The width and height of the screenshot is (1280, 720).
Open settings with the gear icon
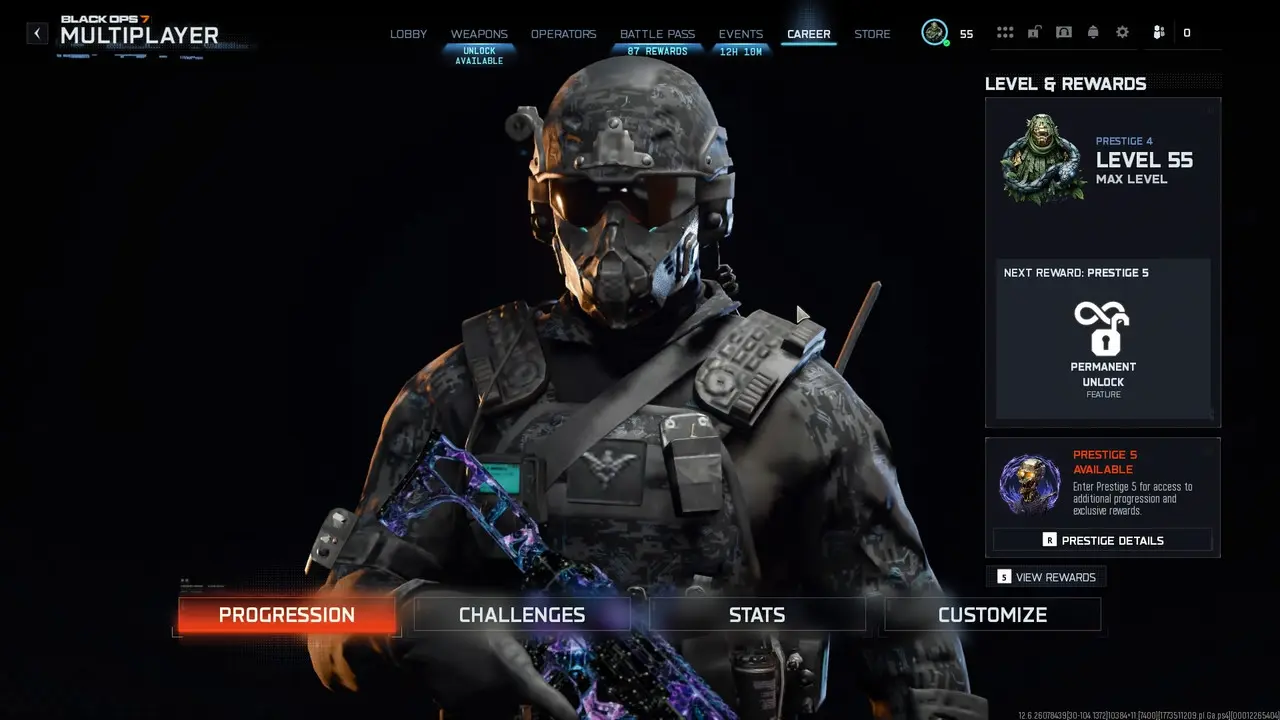1122,33
